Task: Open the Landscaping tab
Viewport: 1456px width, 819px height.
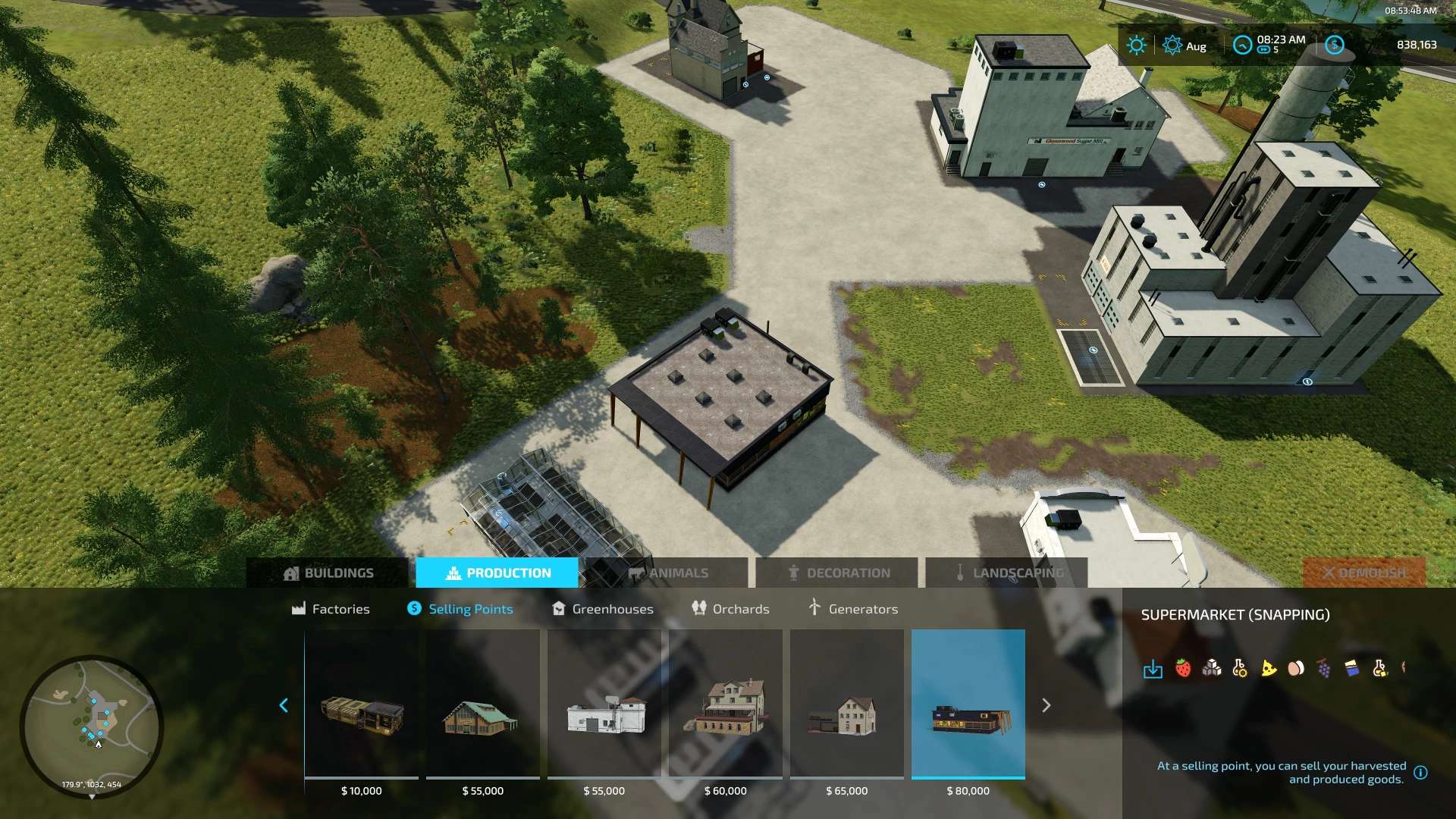Action: [x=1008, y=573]
